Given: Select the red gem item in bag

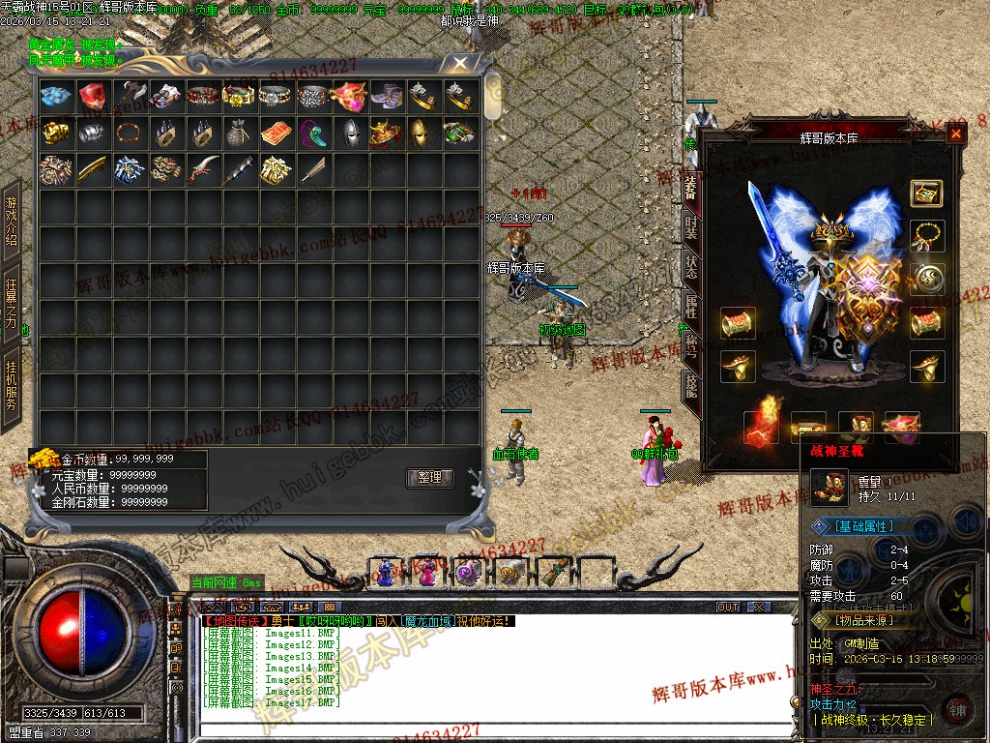Looking at the screenshot, I should pos(93,97).
